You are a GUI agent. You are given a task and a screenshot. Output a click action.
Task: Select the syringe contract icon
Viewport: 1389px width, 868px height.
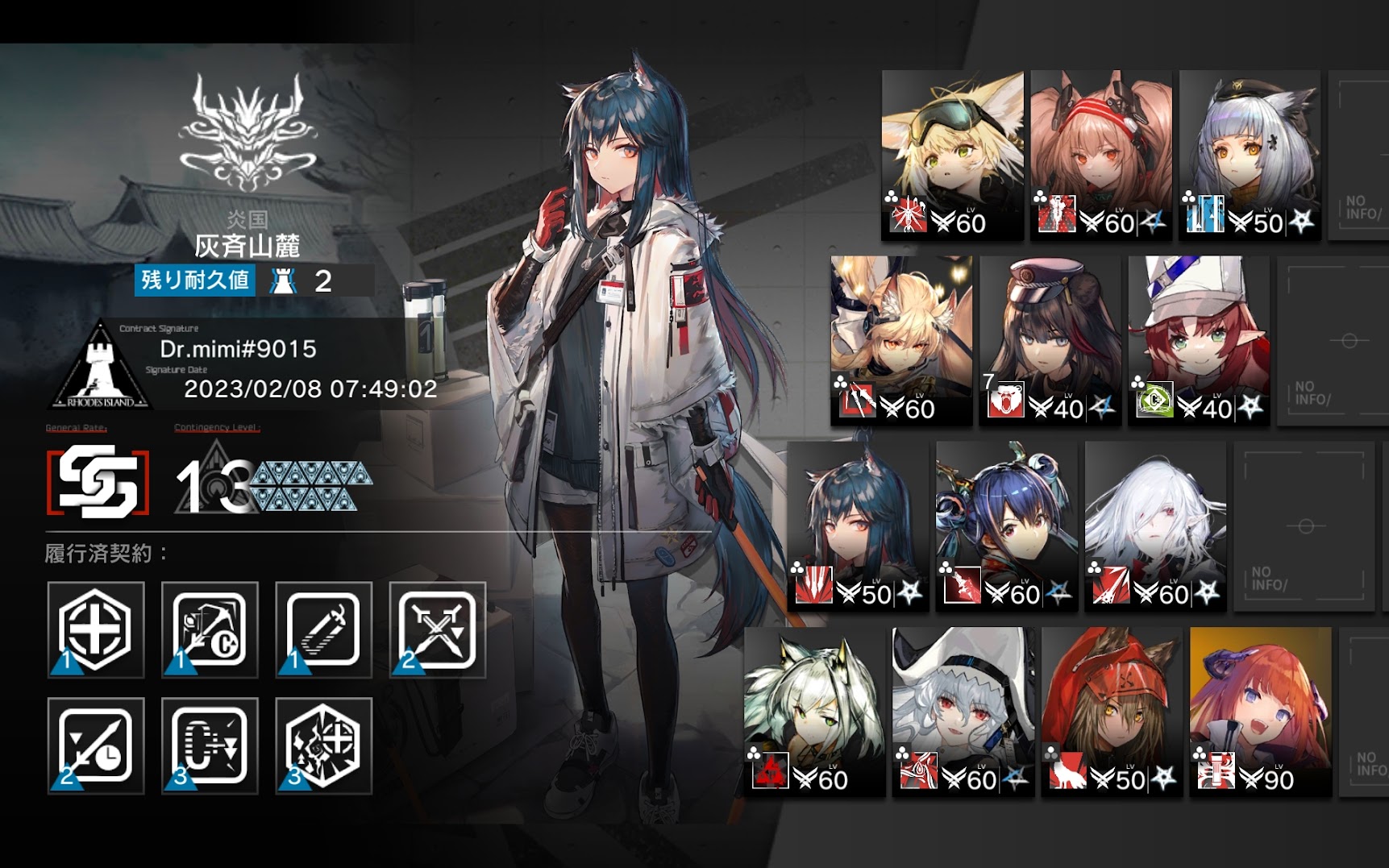coord(323,629)
